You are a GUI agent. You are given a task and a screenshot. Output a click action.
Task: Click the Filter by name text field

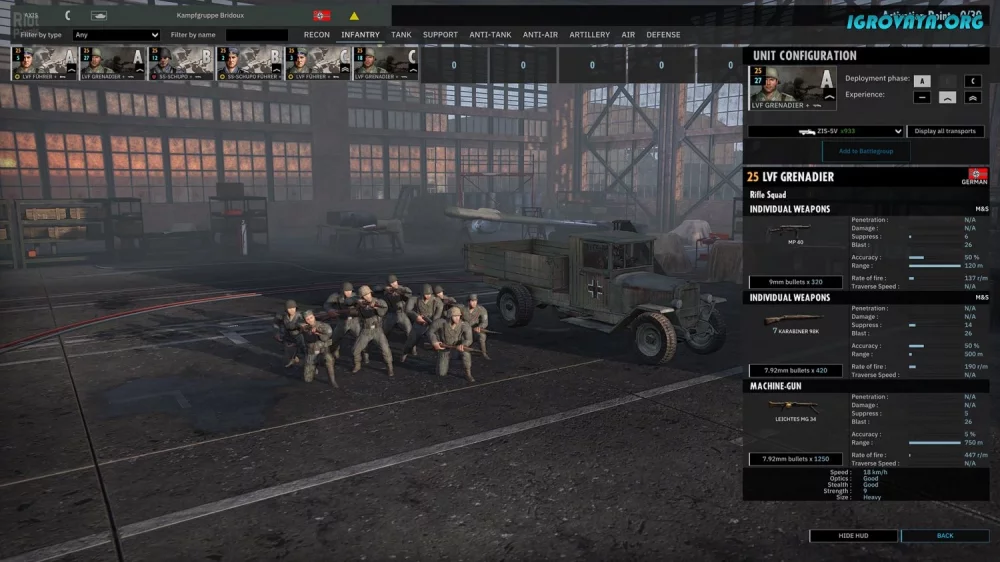coord(257,35)
